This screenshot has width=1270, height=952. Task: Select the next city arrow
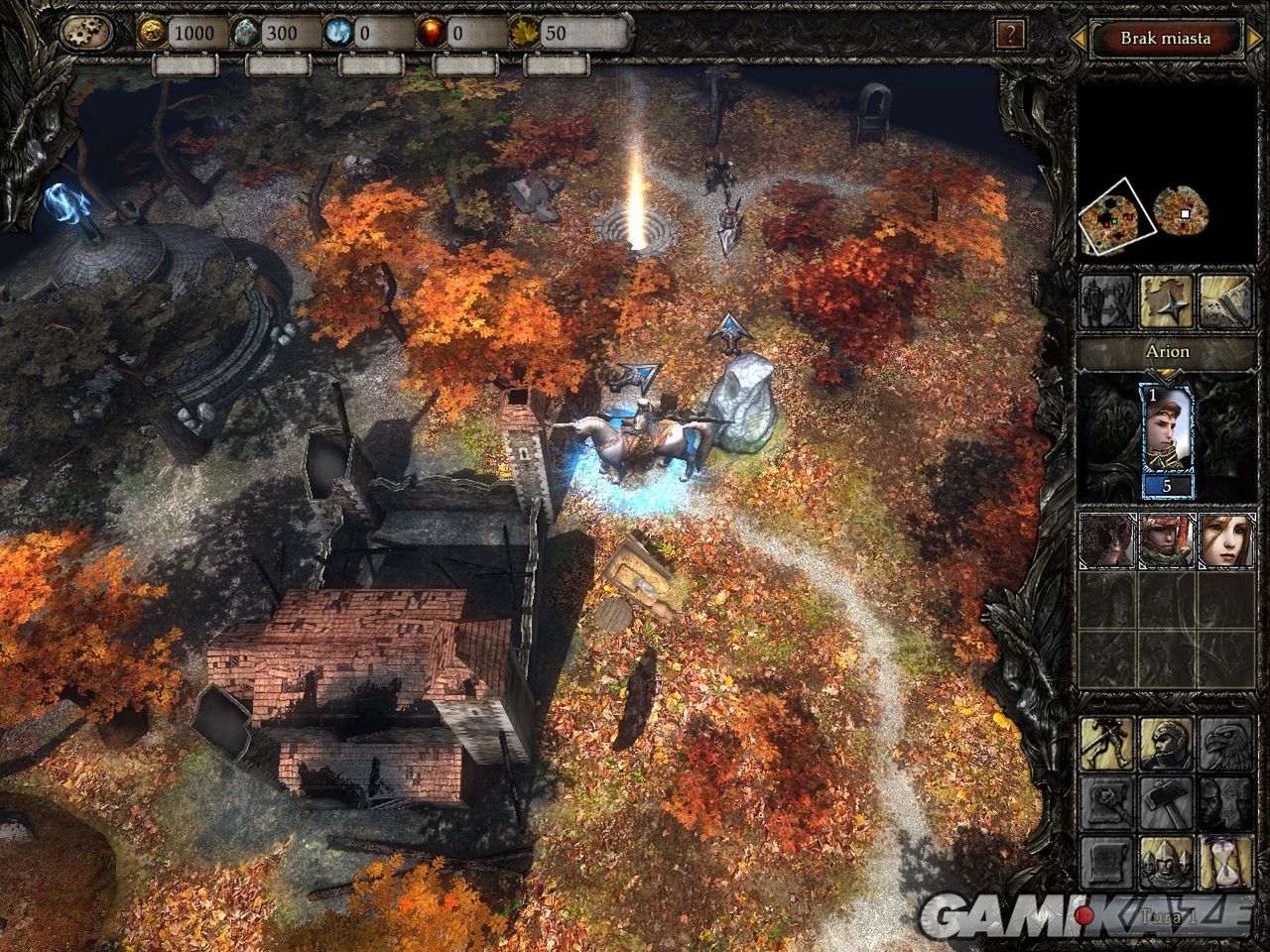(x=1256, y=40)
